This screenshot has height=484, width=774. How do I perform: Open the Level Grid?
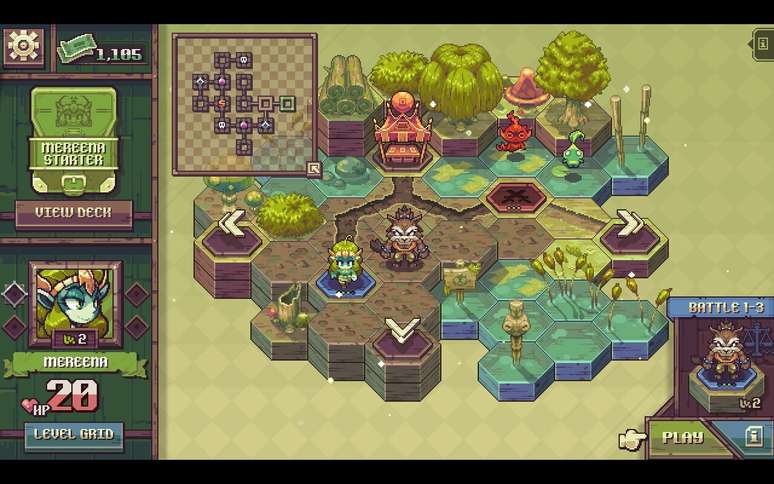point(75,434)
